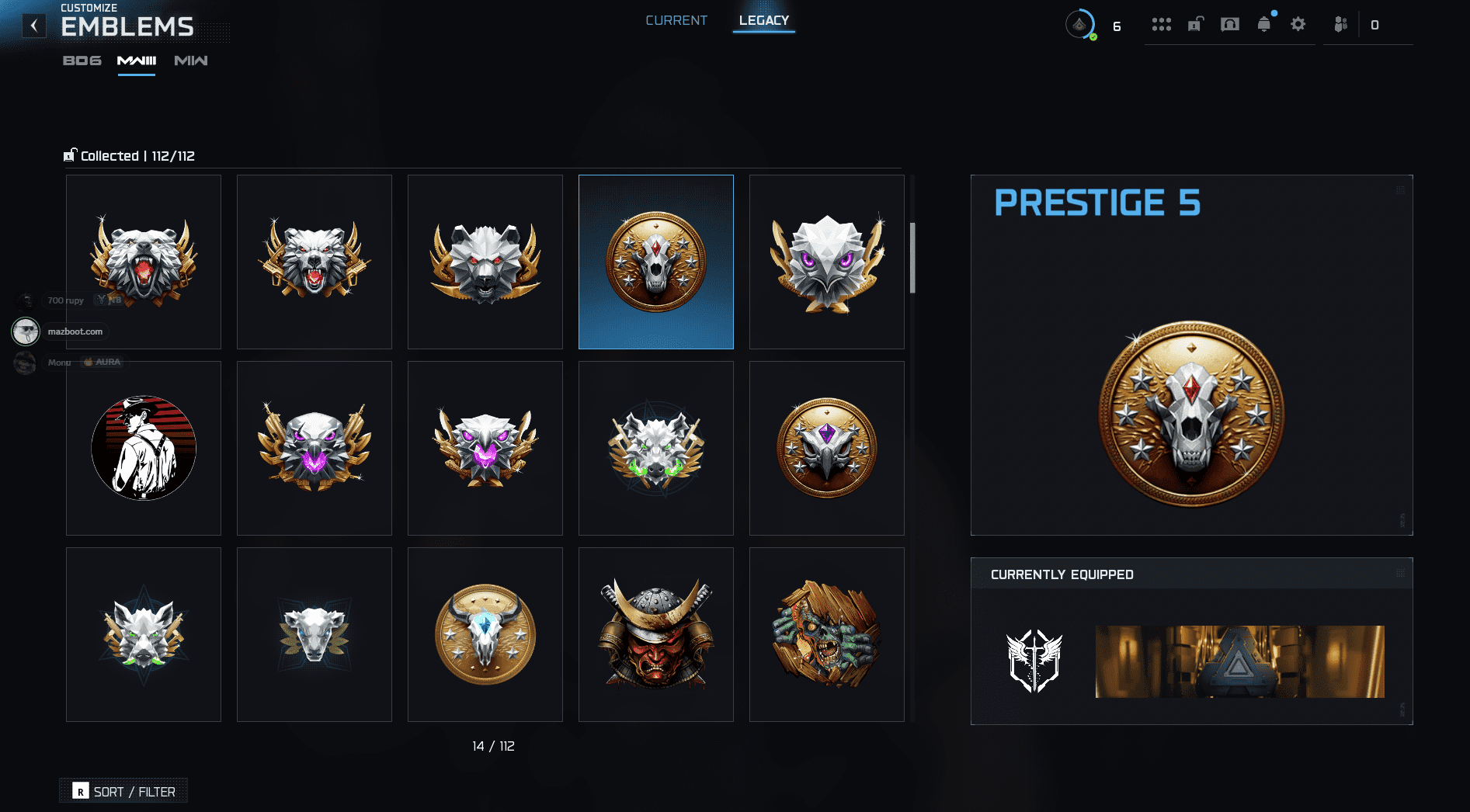Select the BO6 legacy tab

point(82,61)
